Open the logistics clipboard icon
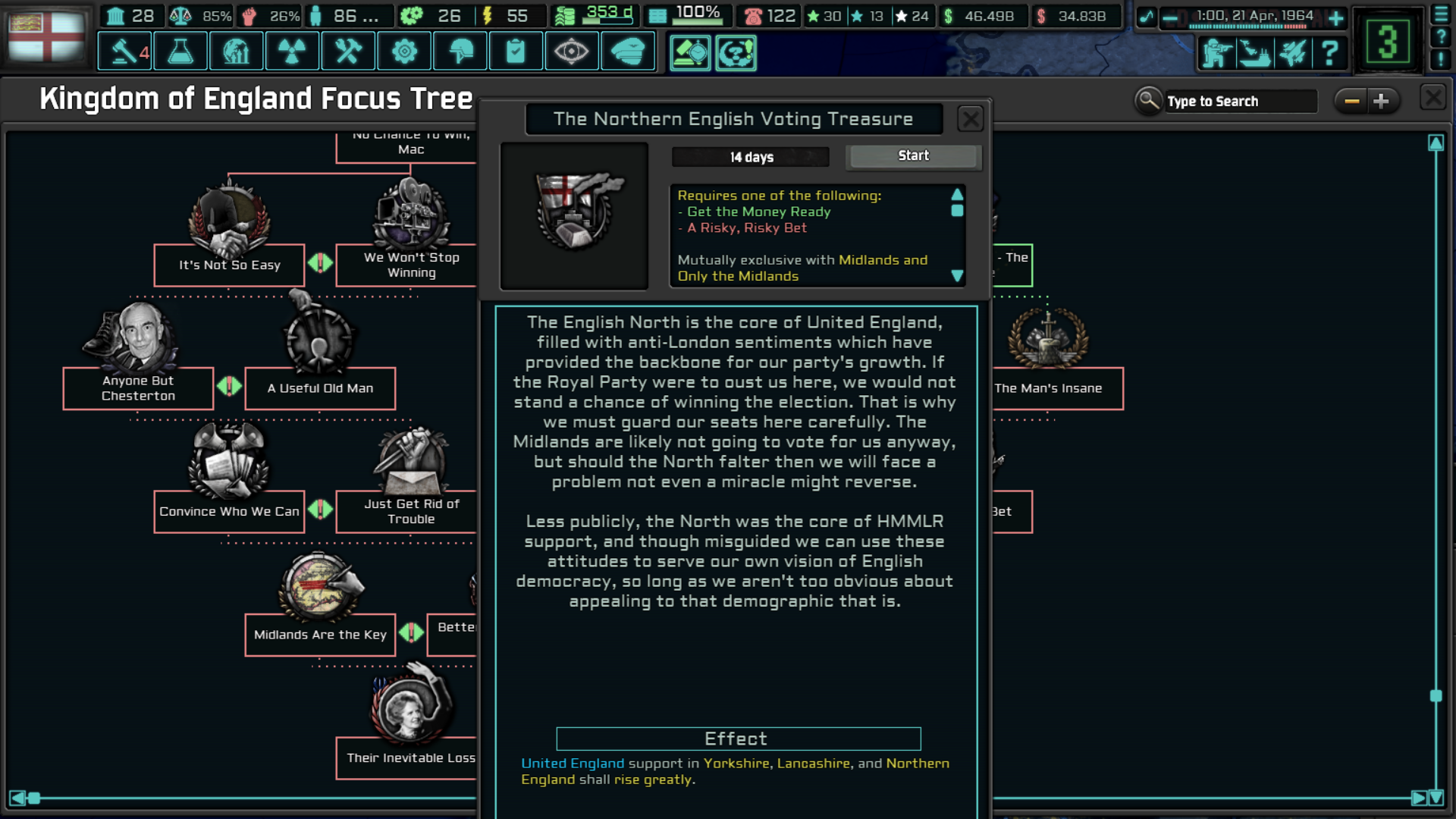Image resolution: width=1456 pixels, height=819 pixels. point(516,51)
